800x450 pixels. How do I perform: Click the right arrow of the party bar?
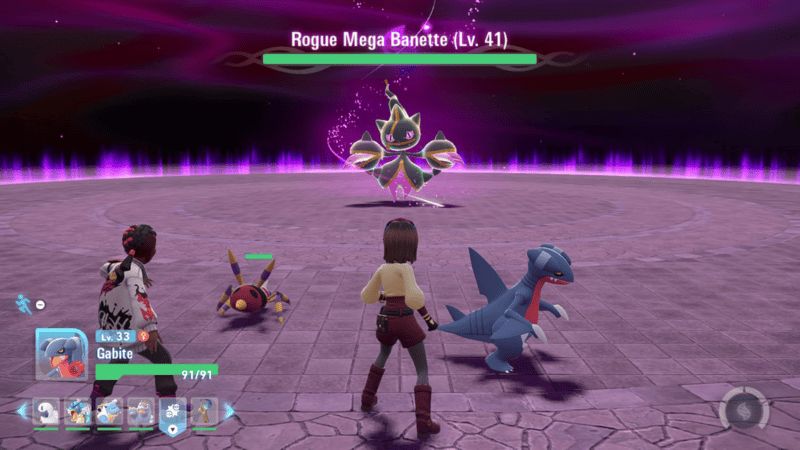click(x=229, y=410)
